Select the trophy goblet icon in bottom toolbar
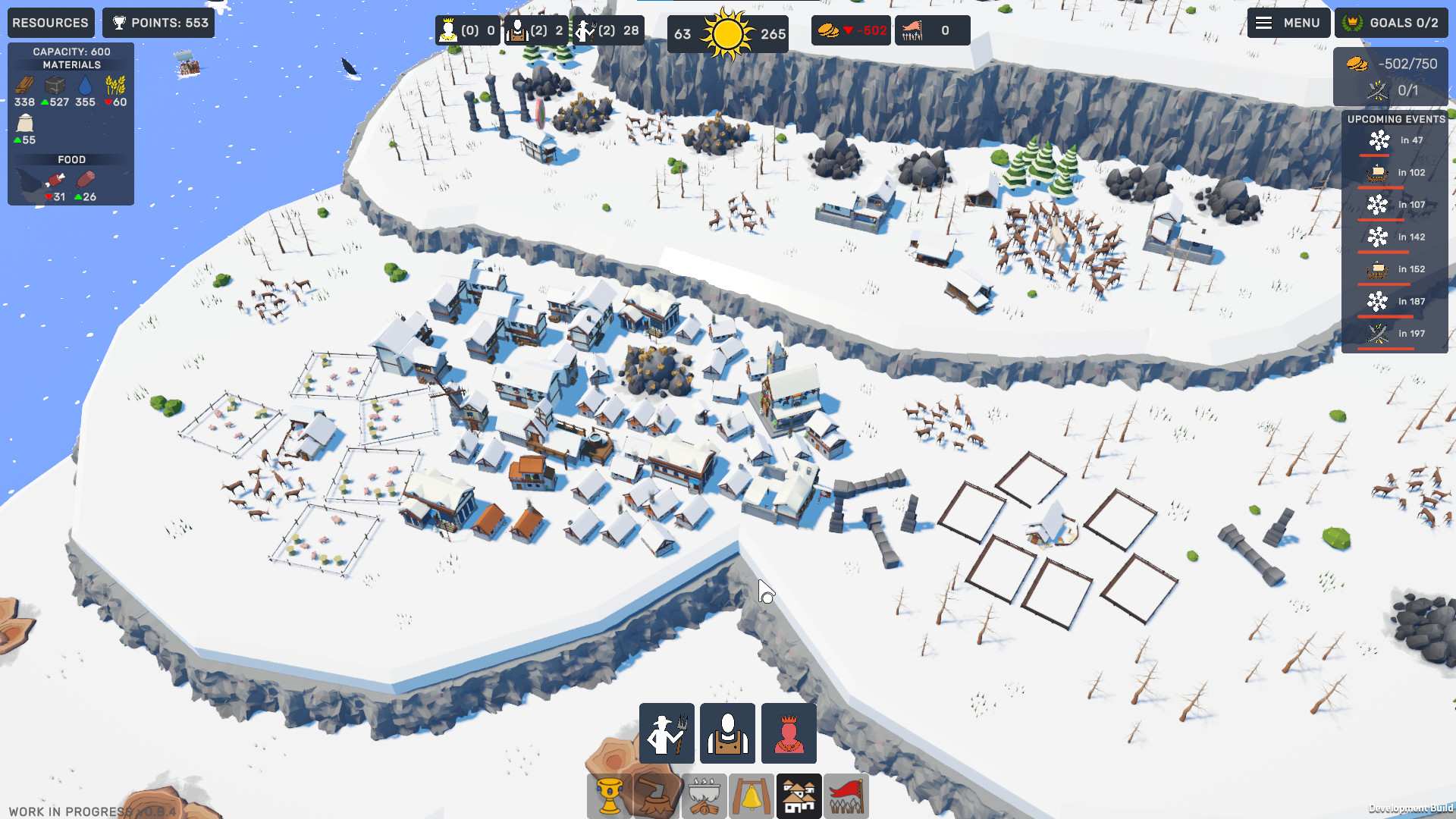Screen dimensions: 1456x819 tap(608, 795)
